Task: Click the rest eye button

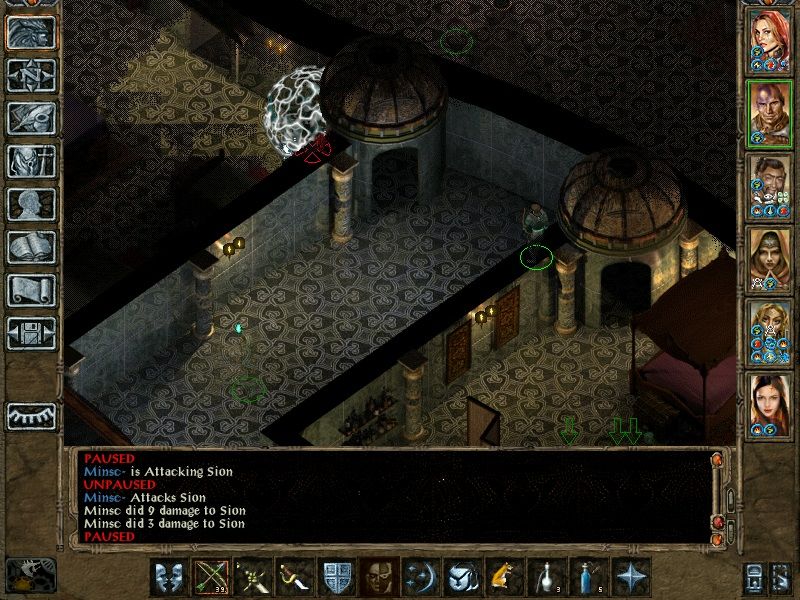Action: [31, 415]
